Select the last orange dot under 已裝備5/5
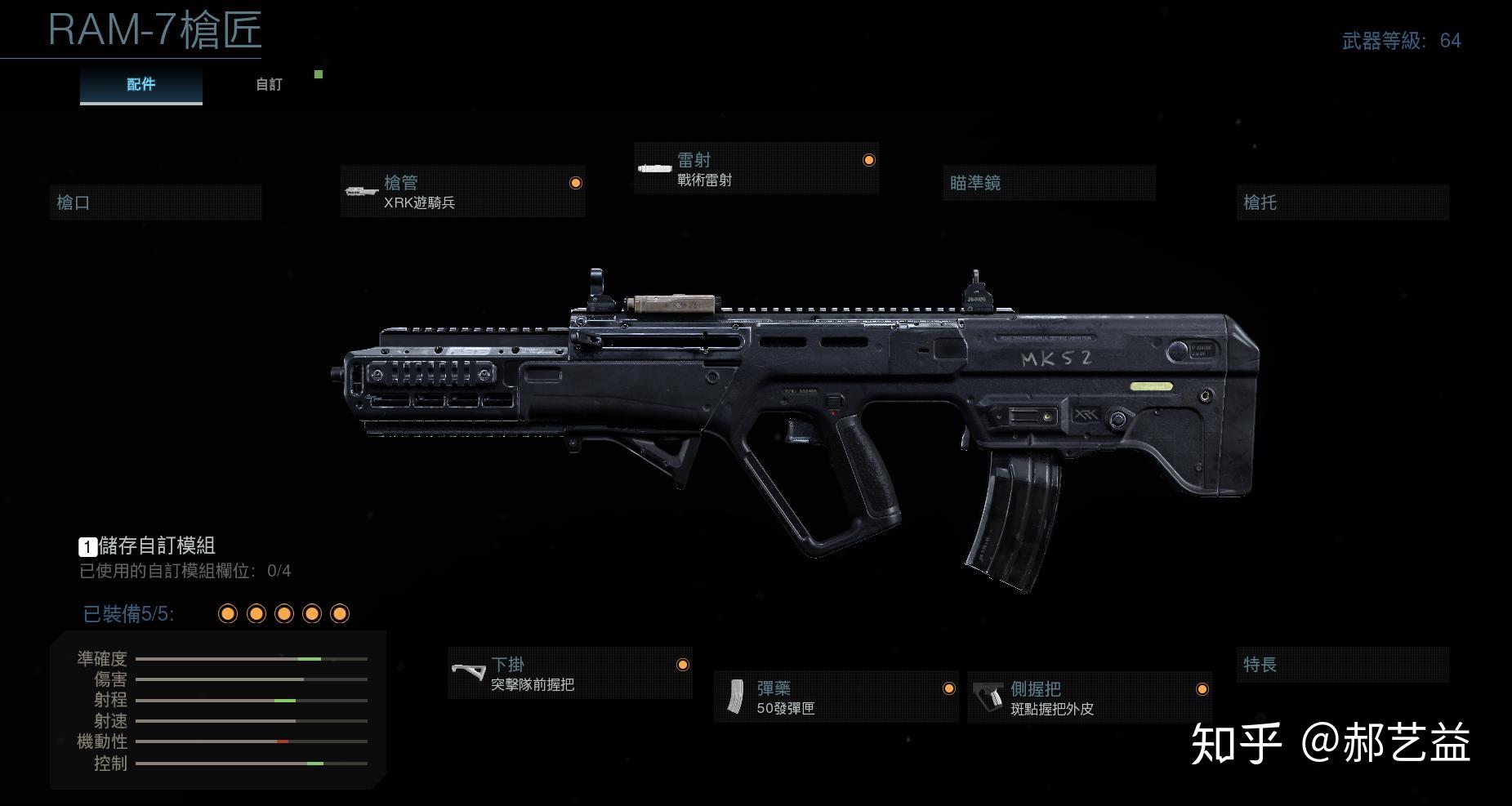The height and width of the screenshot is (806, 1512). 339,612
